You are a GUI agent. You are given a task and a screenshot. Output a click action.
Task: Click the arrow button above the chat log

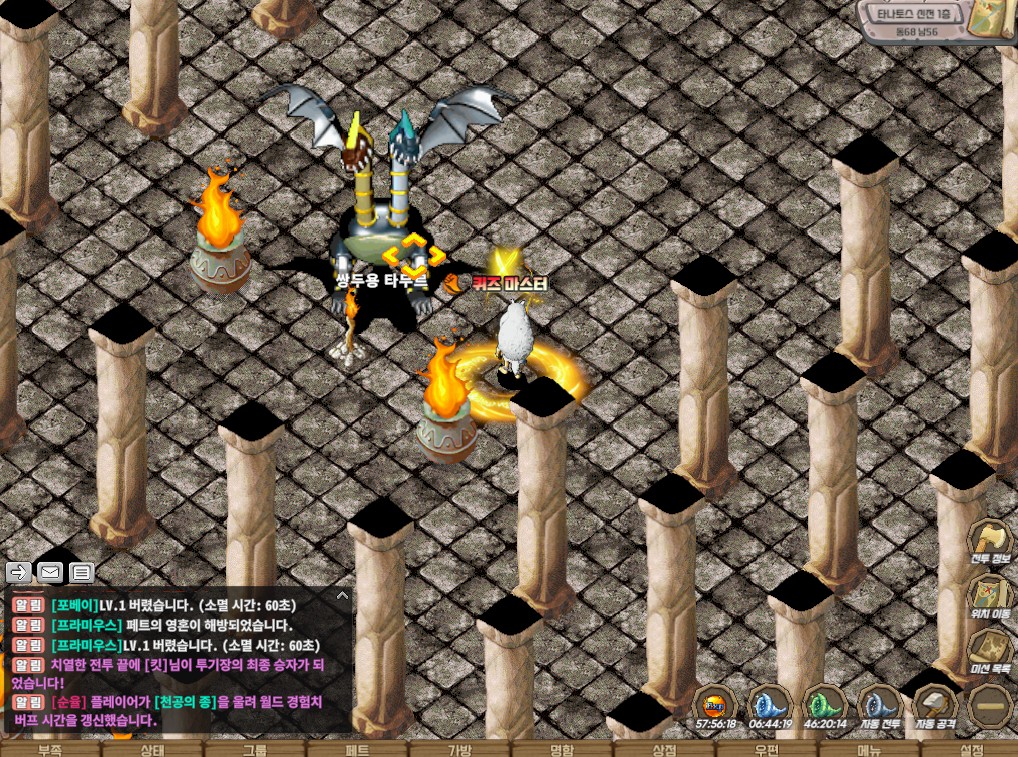click(x=19, y=572)
